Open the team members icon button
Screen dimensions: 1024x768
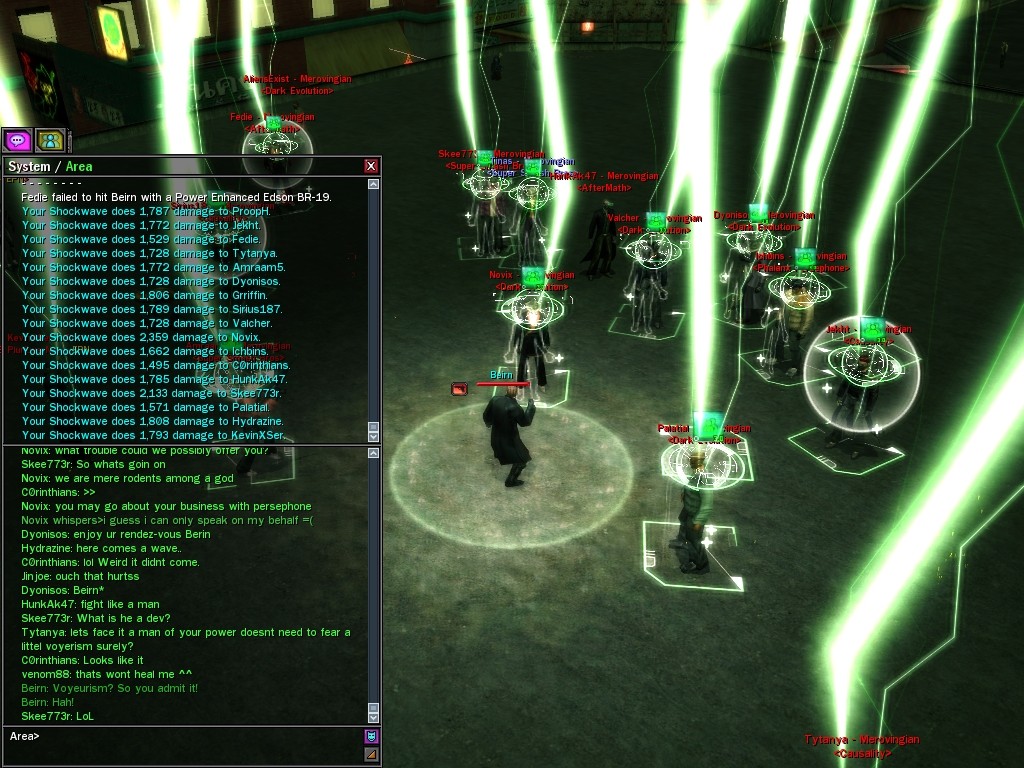[50, 140]
